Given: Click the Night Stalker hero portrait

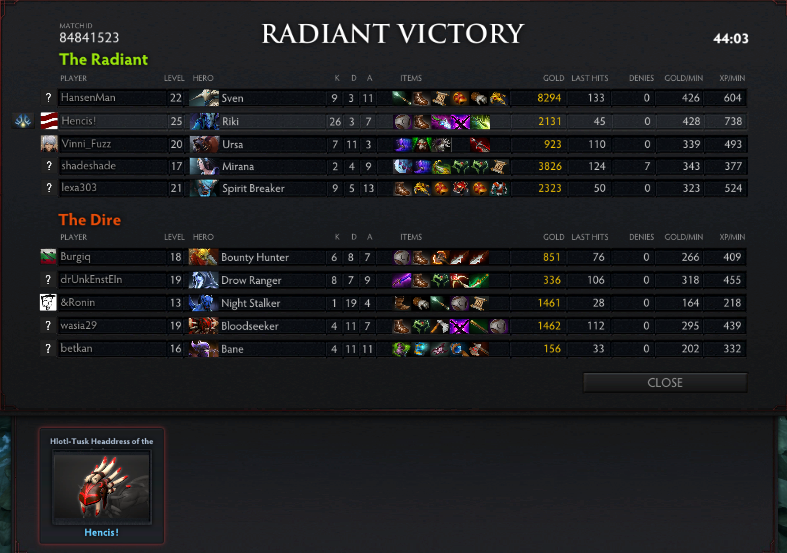Looking at the screenshot, I should click(x=204, y=303).
